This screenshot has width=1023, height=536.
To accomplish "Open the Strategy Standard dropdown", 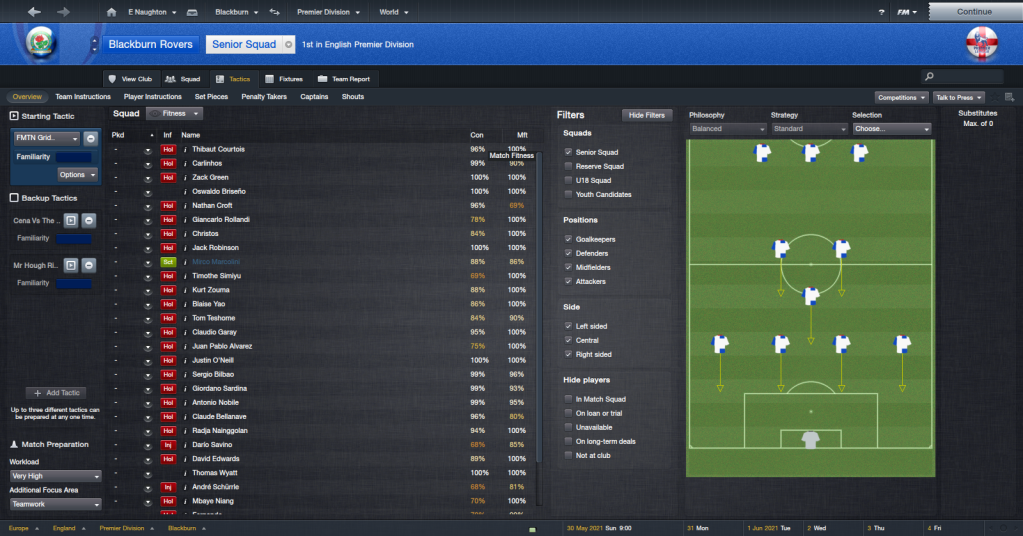I will 809,129.
